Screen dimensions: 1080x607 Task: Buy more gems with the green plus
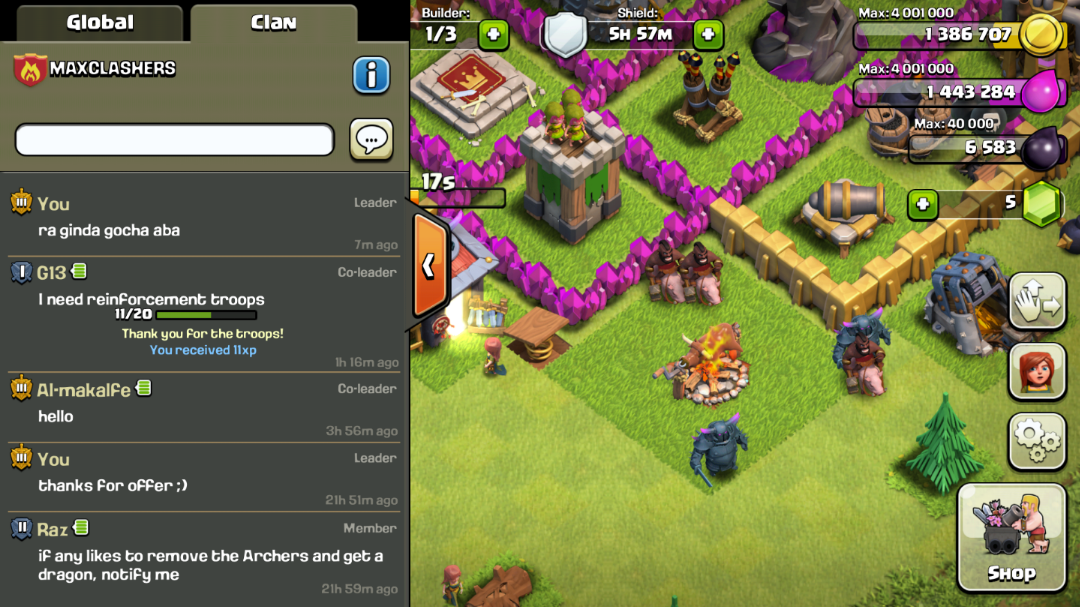click(922, 204)
